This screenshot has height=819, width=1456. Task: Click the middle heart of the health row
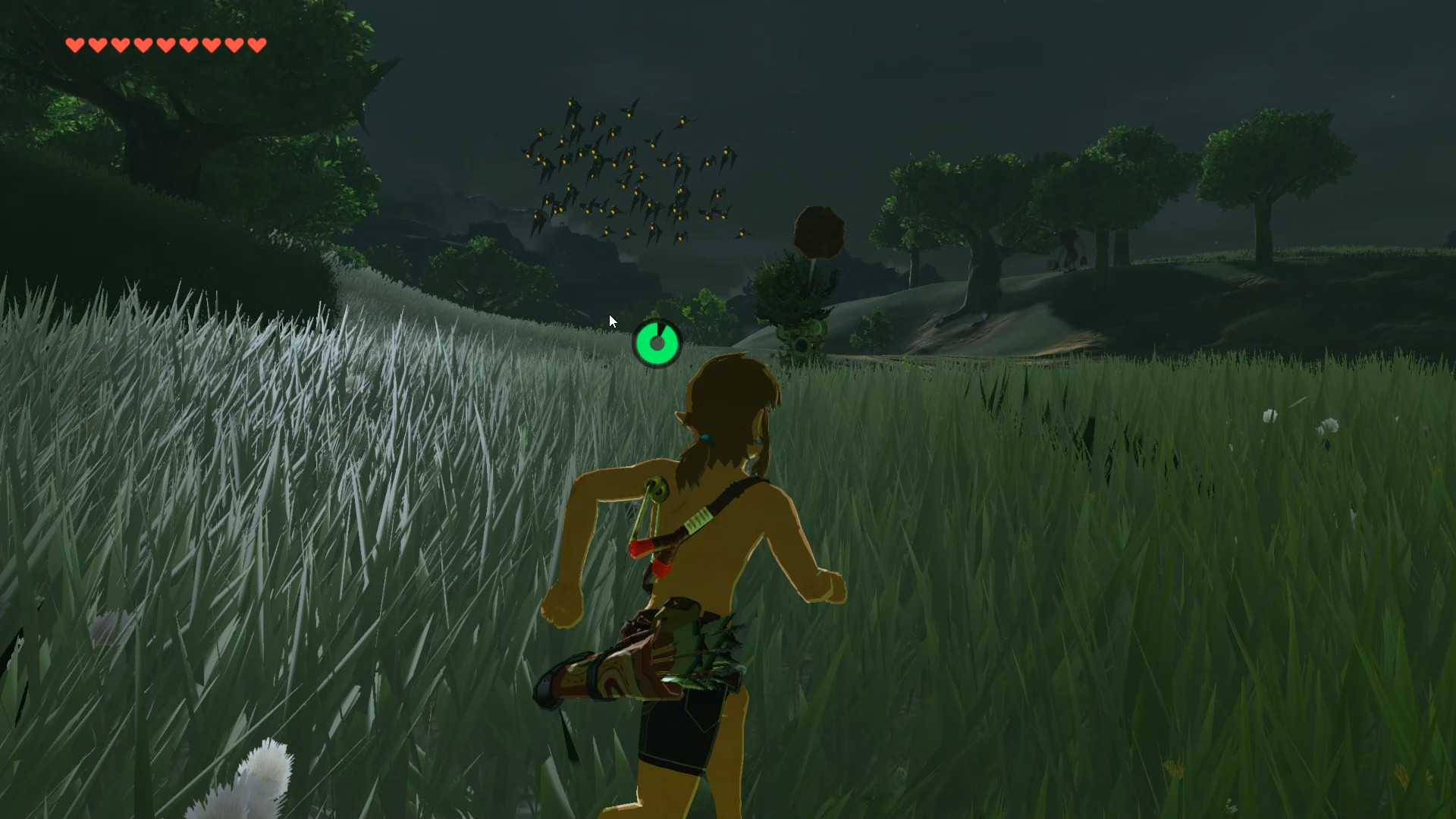pos(165,44)
